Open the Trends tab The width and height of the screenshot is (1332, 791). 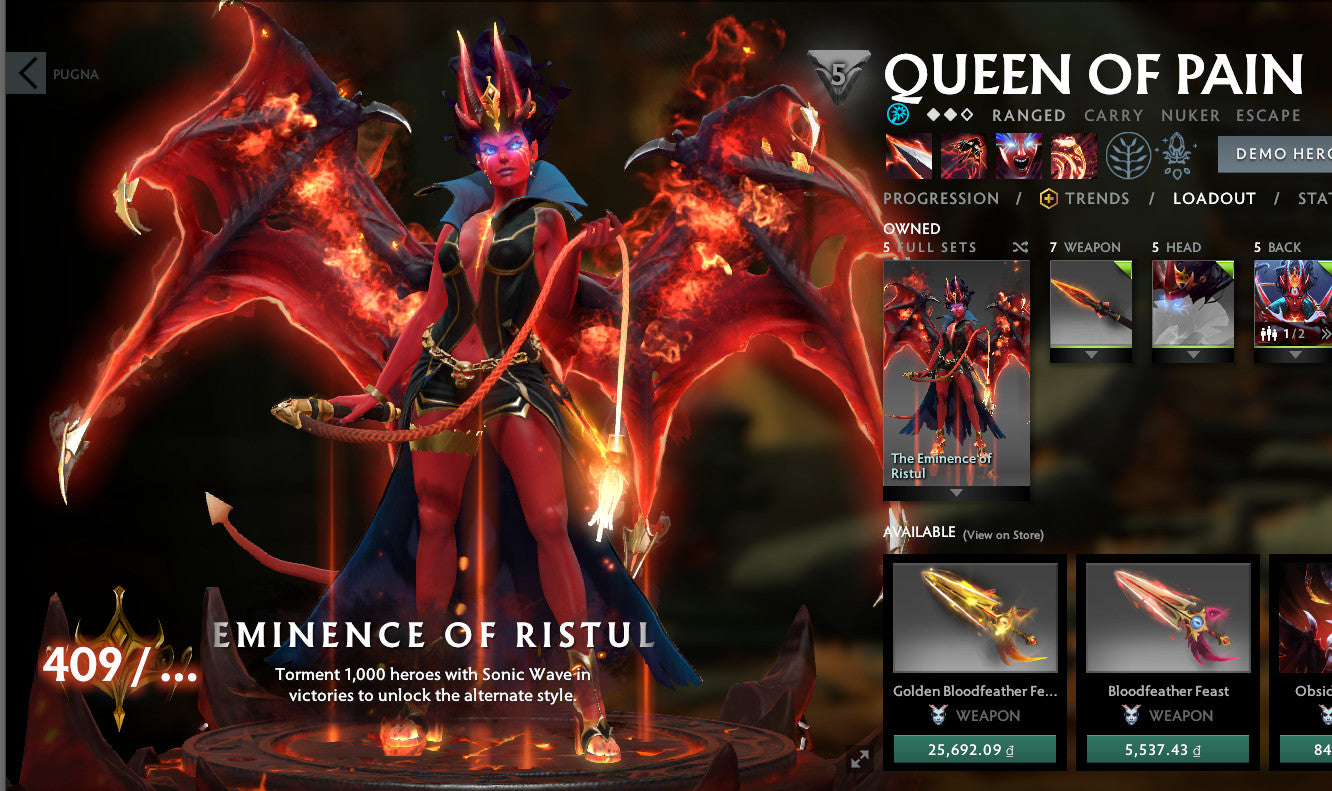click(x=1098, y=198)
